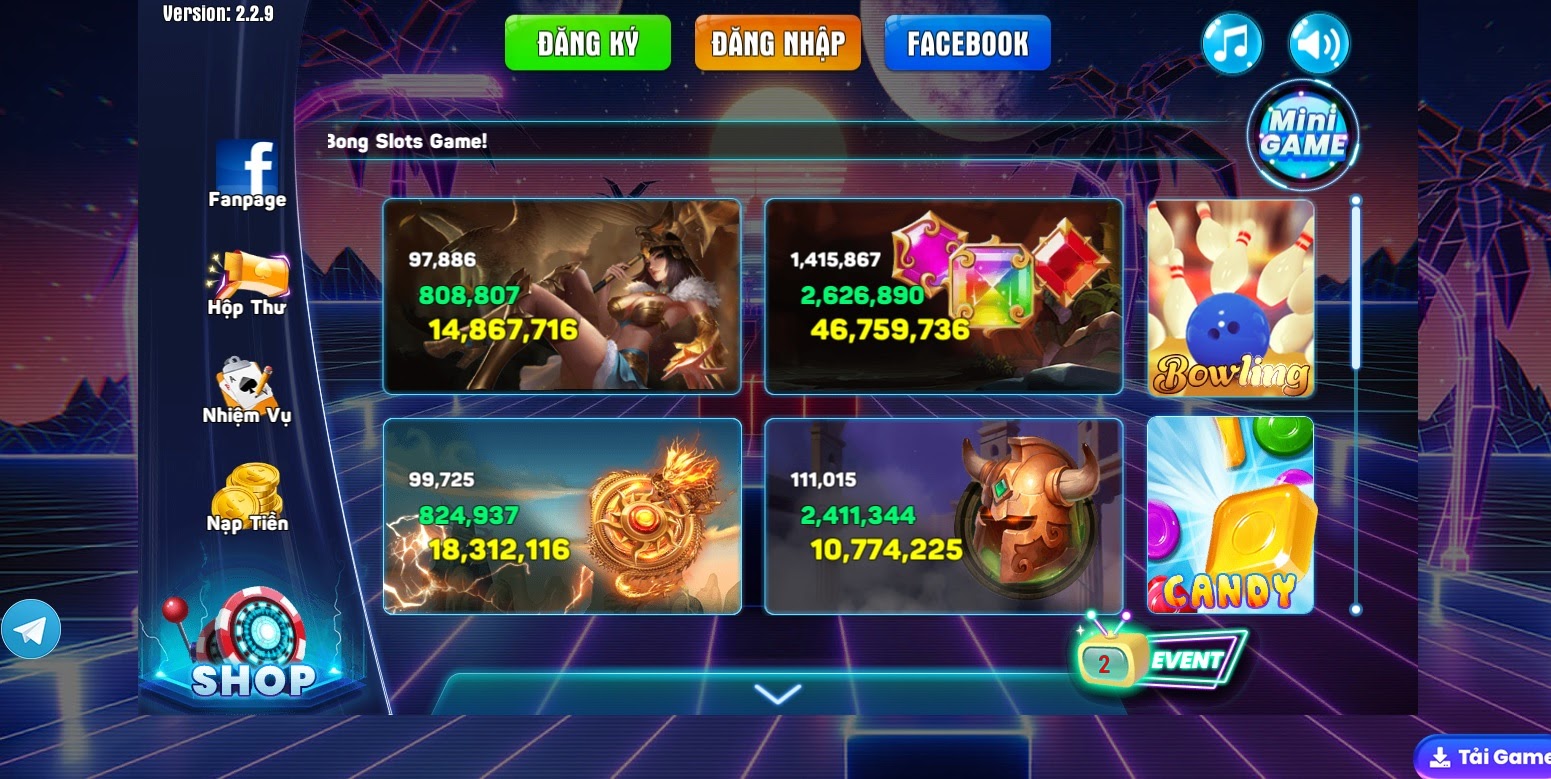Log in with the FACEBOOK button
Image resolution: width=1551 pixels, height=779 pixels.
[967, 42]
